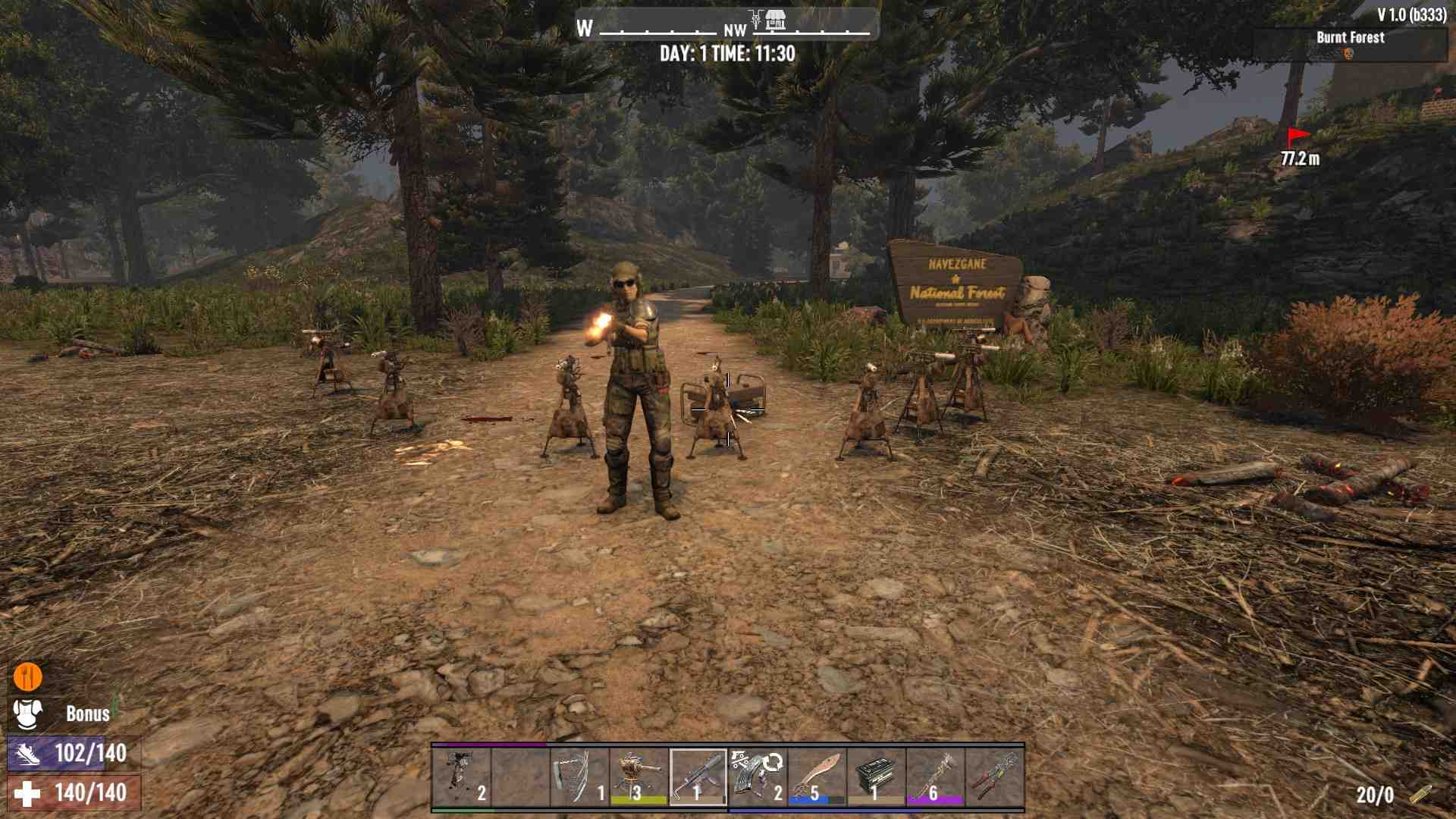Click the chestplate armor Bonus icon
Viewport: 1456px width, 819px height.
[x=28, y=714]
